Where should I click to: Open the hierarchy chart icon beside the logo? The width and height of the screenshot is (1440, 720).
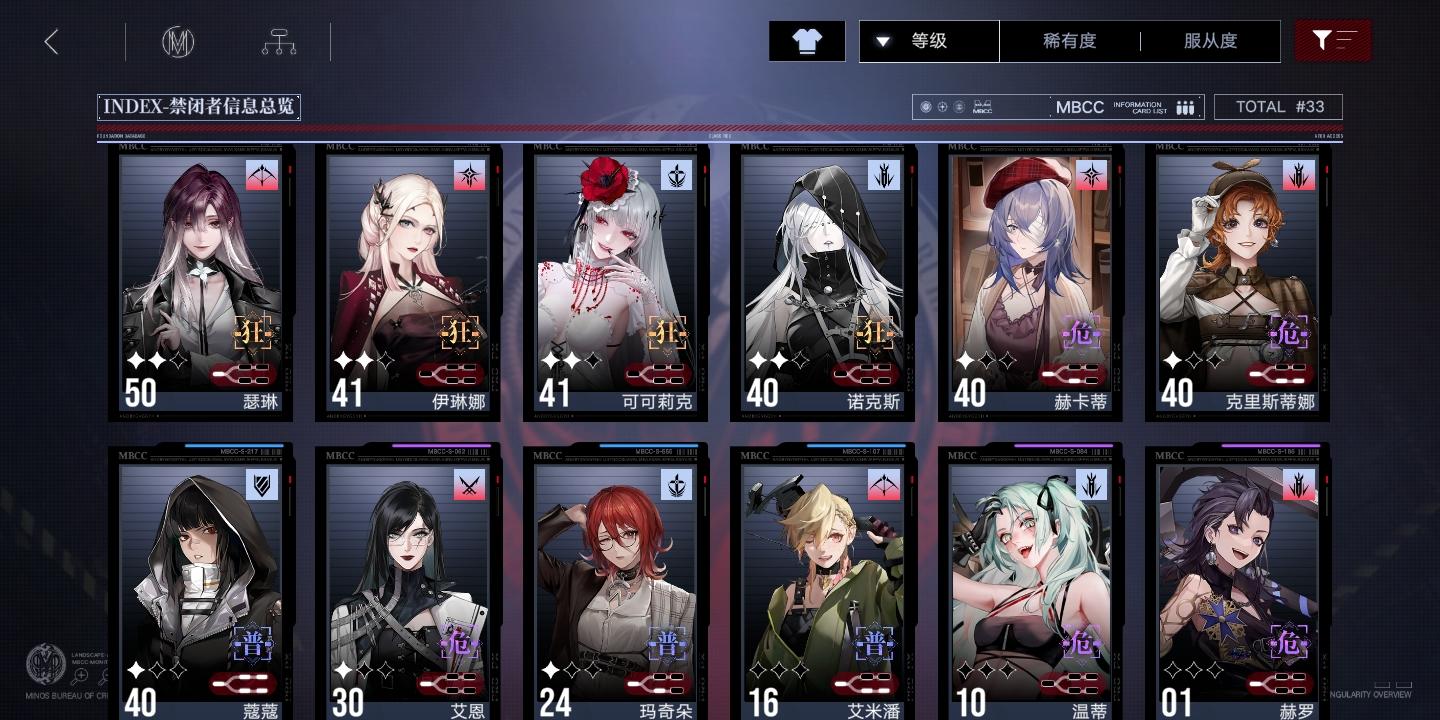tap(279, 42)
